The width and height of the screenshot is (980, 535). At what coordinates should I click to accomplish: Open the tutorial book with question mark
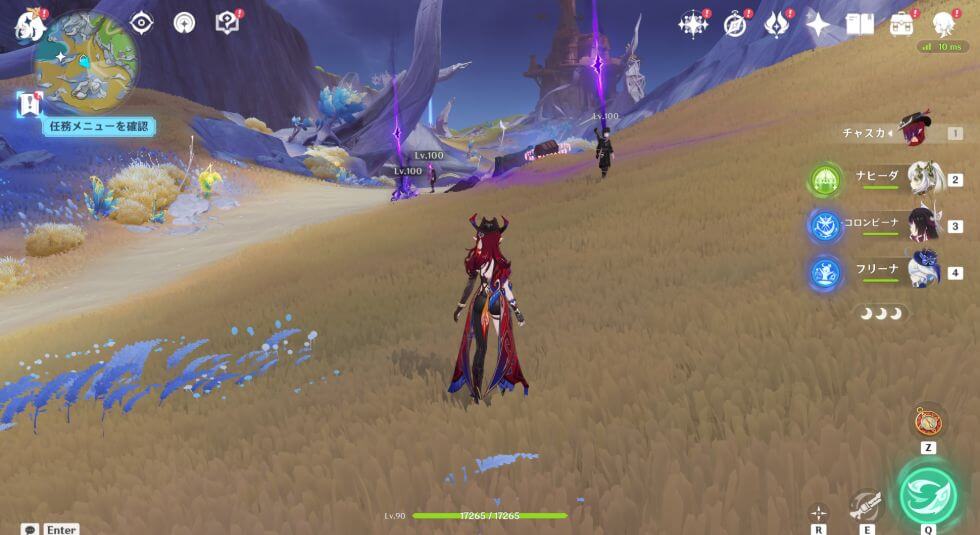click(227, 23)
